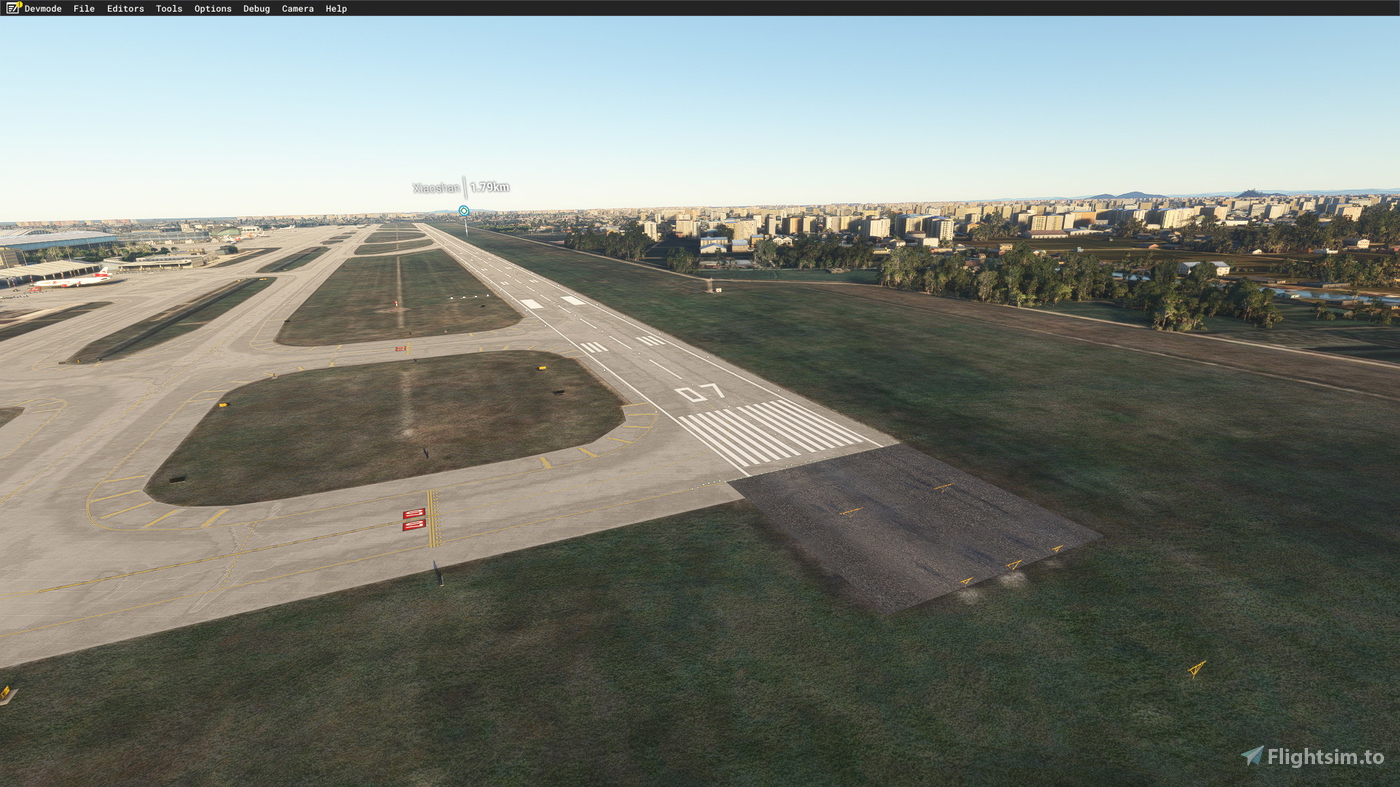The image size is (1400, 787).
Task: Open the Camera menu
Action: click(x=297, y=8)
